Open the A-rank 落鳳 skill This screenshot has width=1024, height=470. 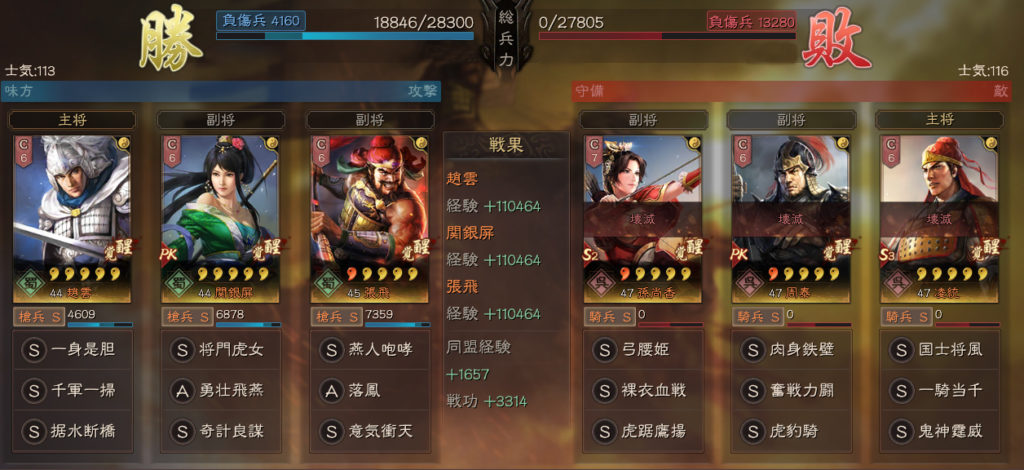pyautogui.click(x=368, y=391)
